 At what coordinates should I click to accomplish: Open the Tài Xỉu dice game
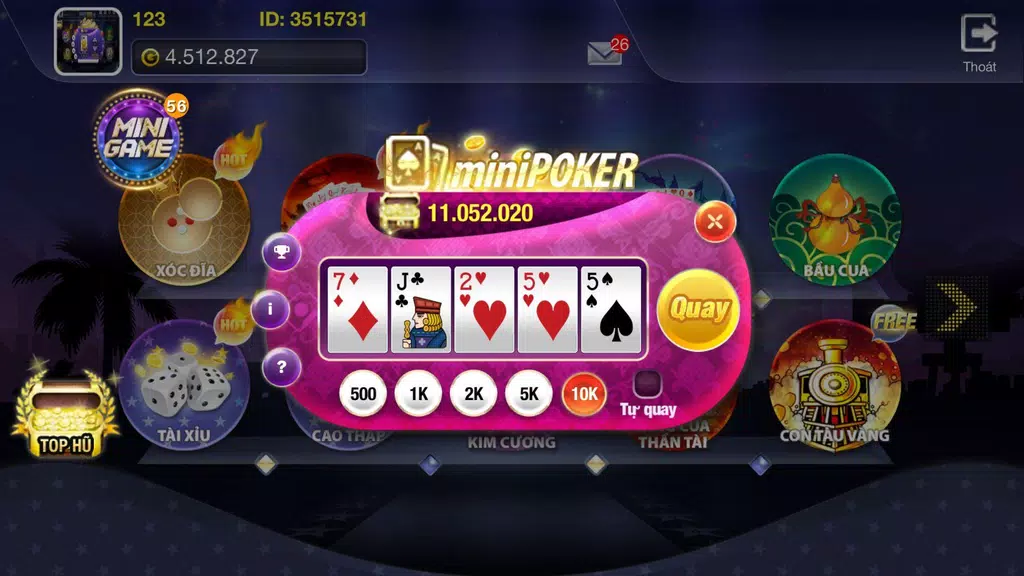183,385
